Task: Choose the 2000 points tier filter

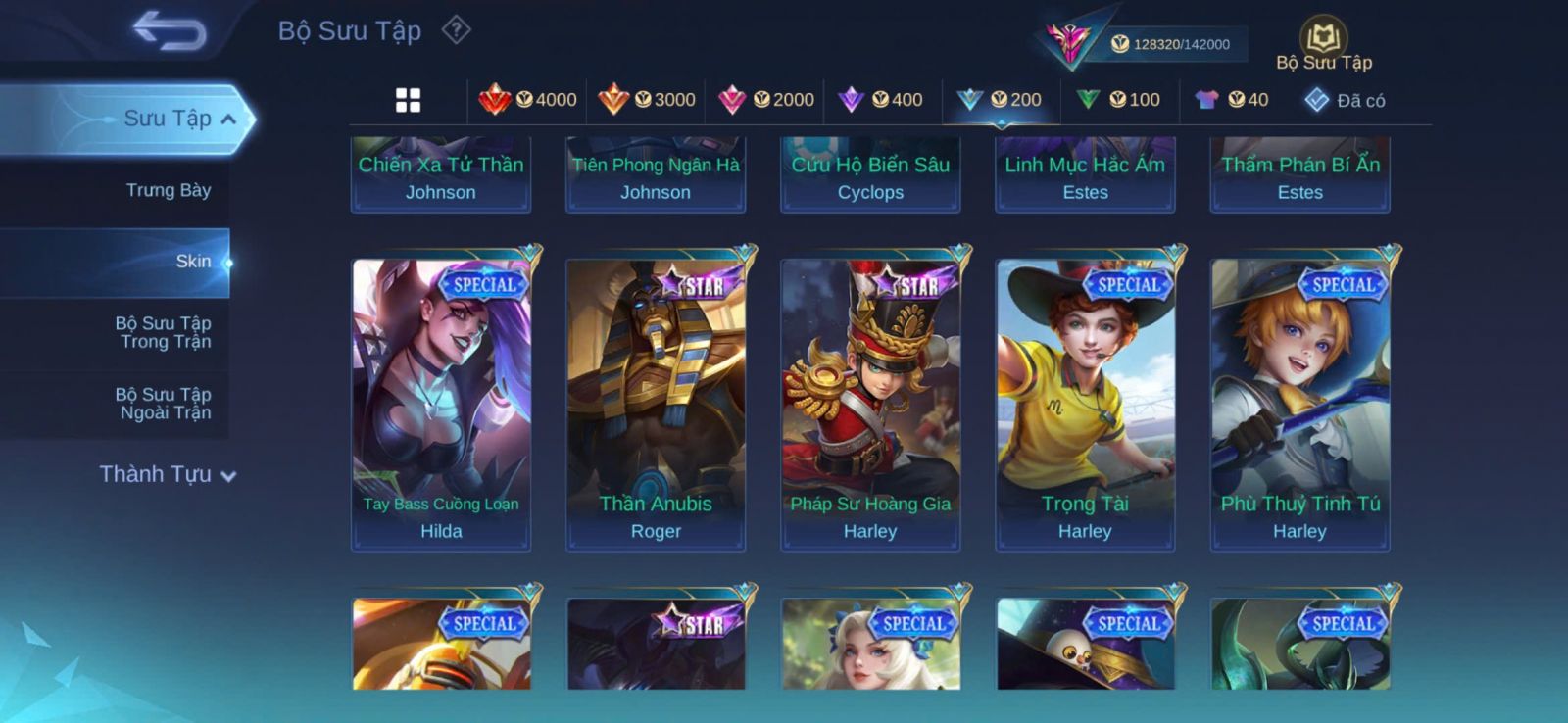Action: 766,100
